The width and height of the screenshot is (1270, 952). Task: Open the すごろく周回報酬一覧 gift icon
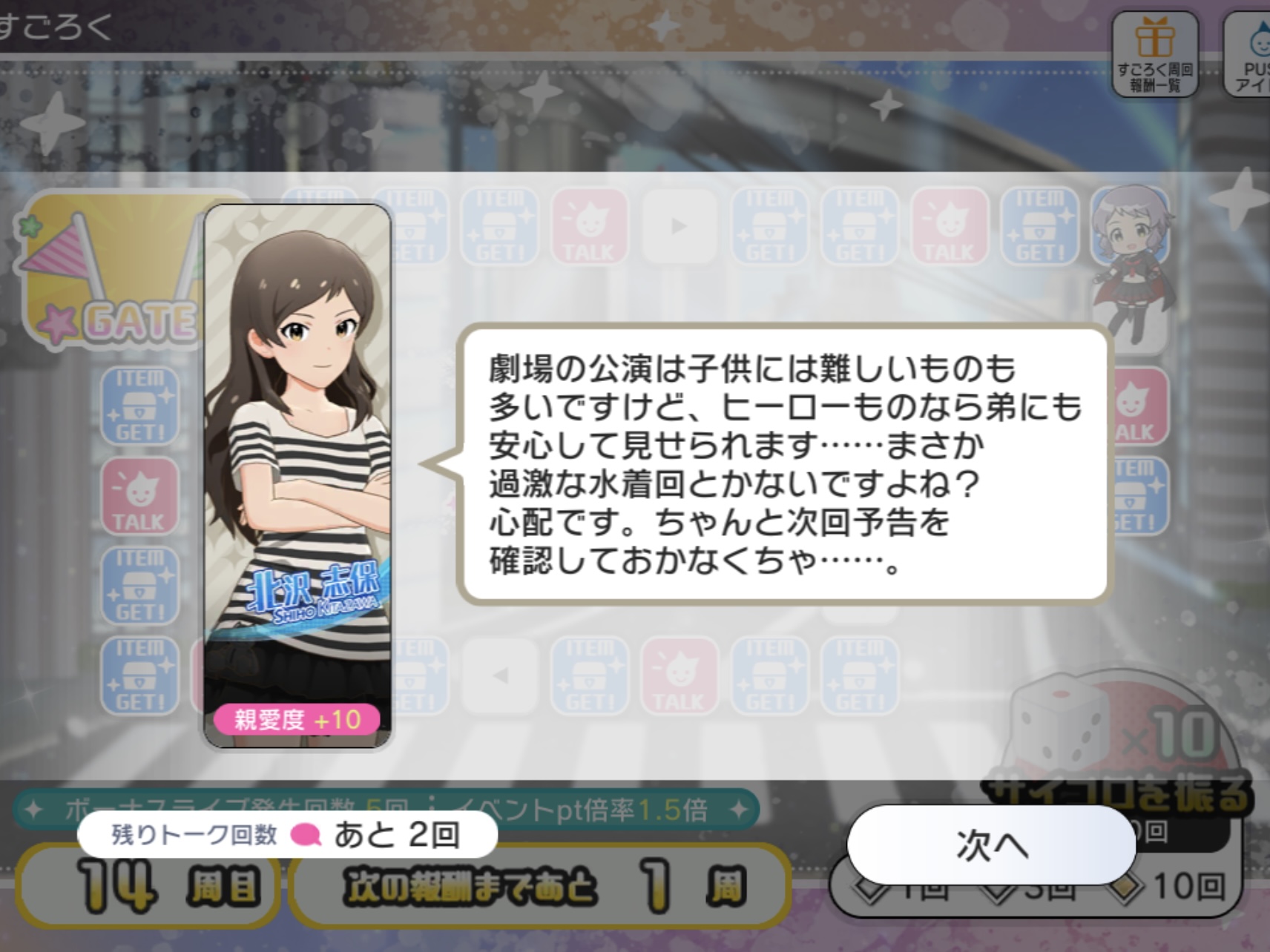1154,53
